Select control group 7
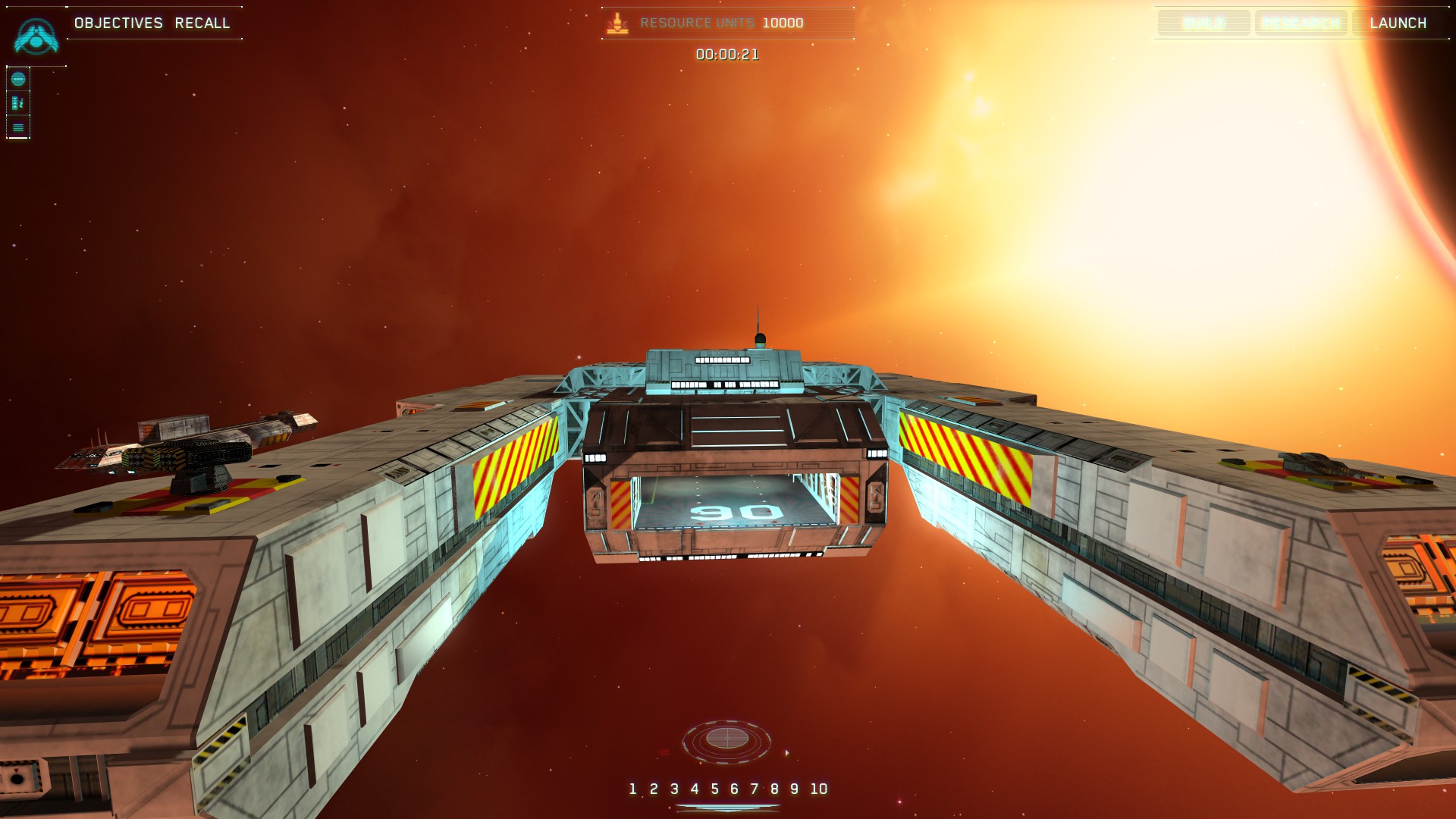The width and height of the screenshot is (1456, 819). click(755, 789)
